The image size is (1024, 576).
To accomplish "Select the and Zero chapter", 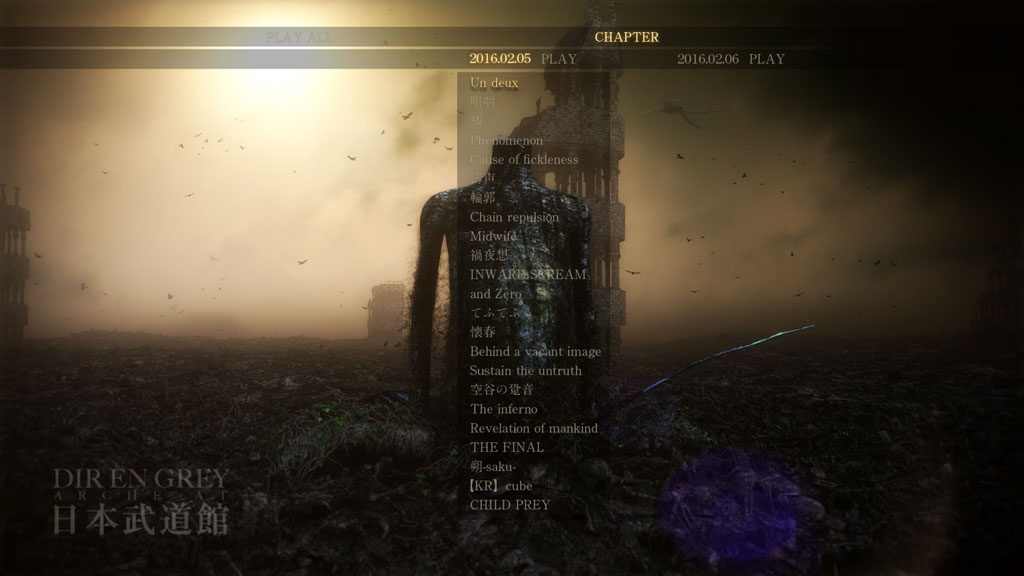I will [x=495, y=294].
